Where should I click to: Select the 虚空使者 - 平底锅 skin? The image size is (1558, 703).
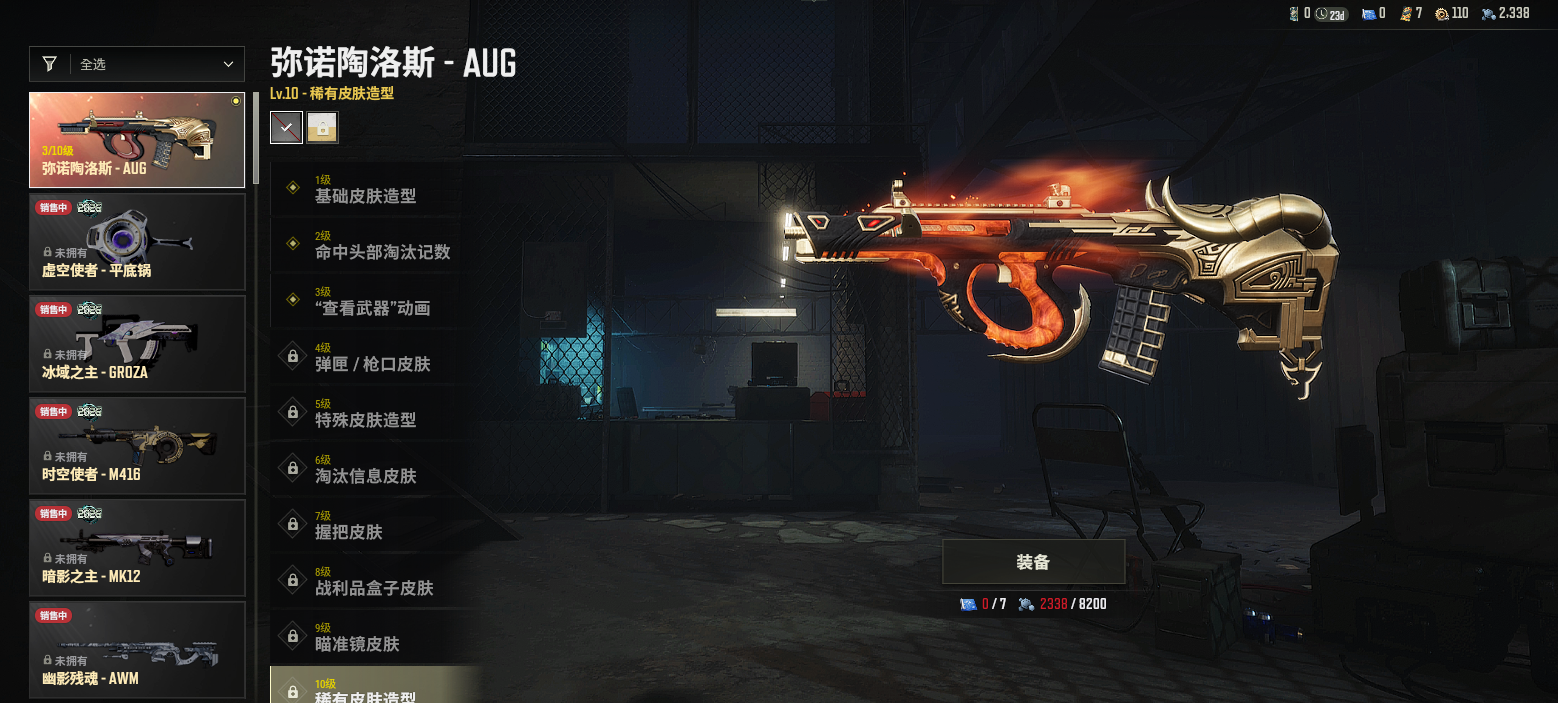point(137,242)
